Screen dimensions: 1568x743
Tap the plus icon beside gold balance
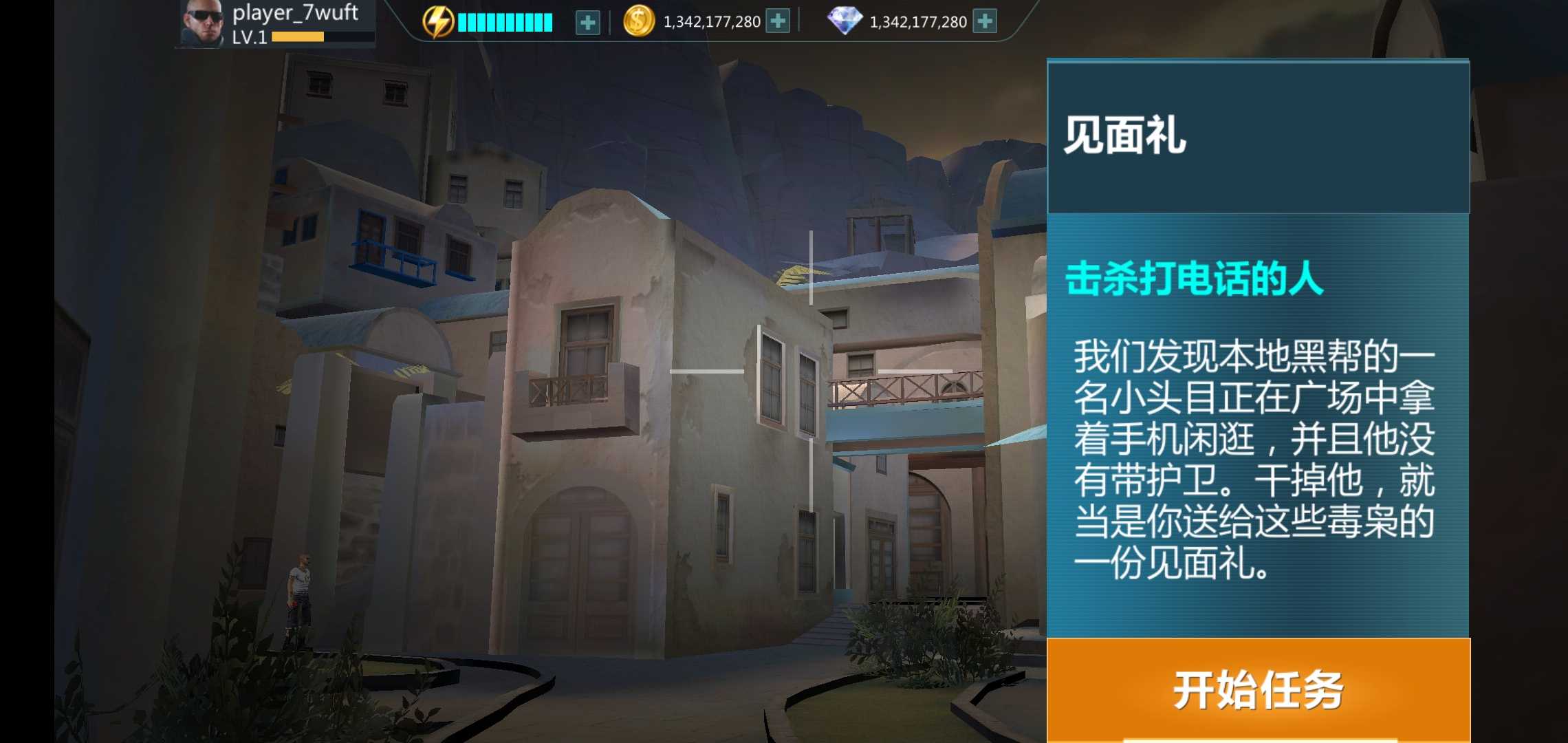(776, 21)
